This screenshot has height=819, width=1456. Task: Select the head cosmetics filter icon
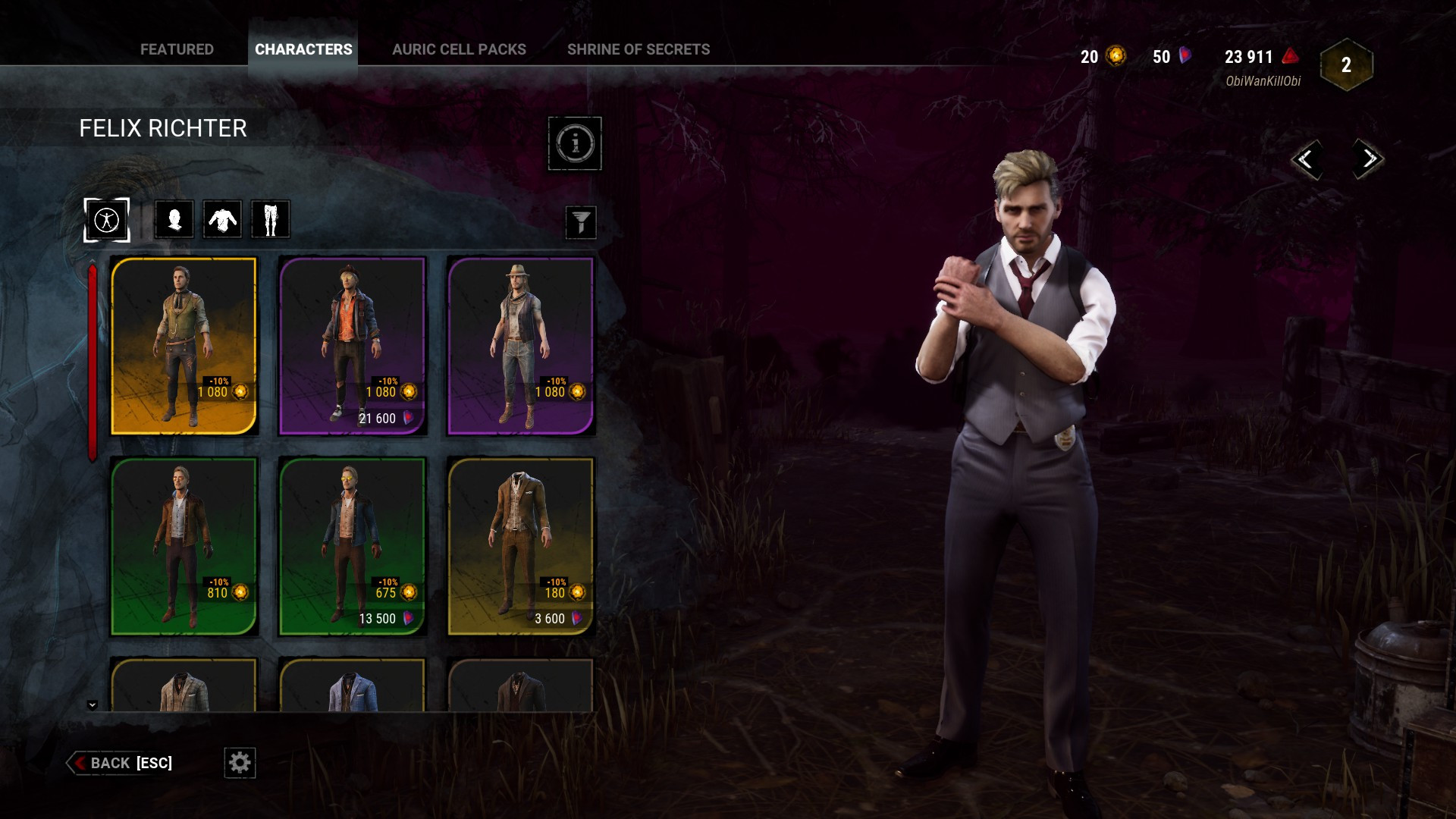pyautogui.click(x=173, y=219)
